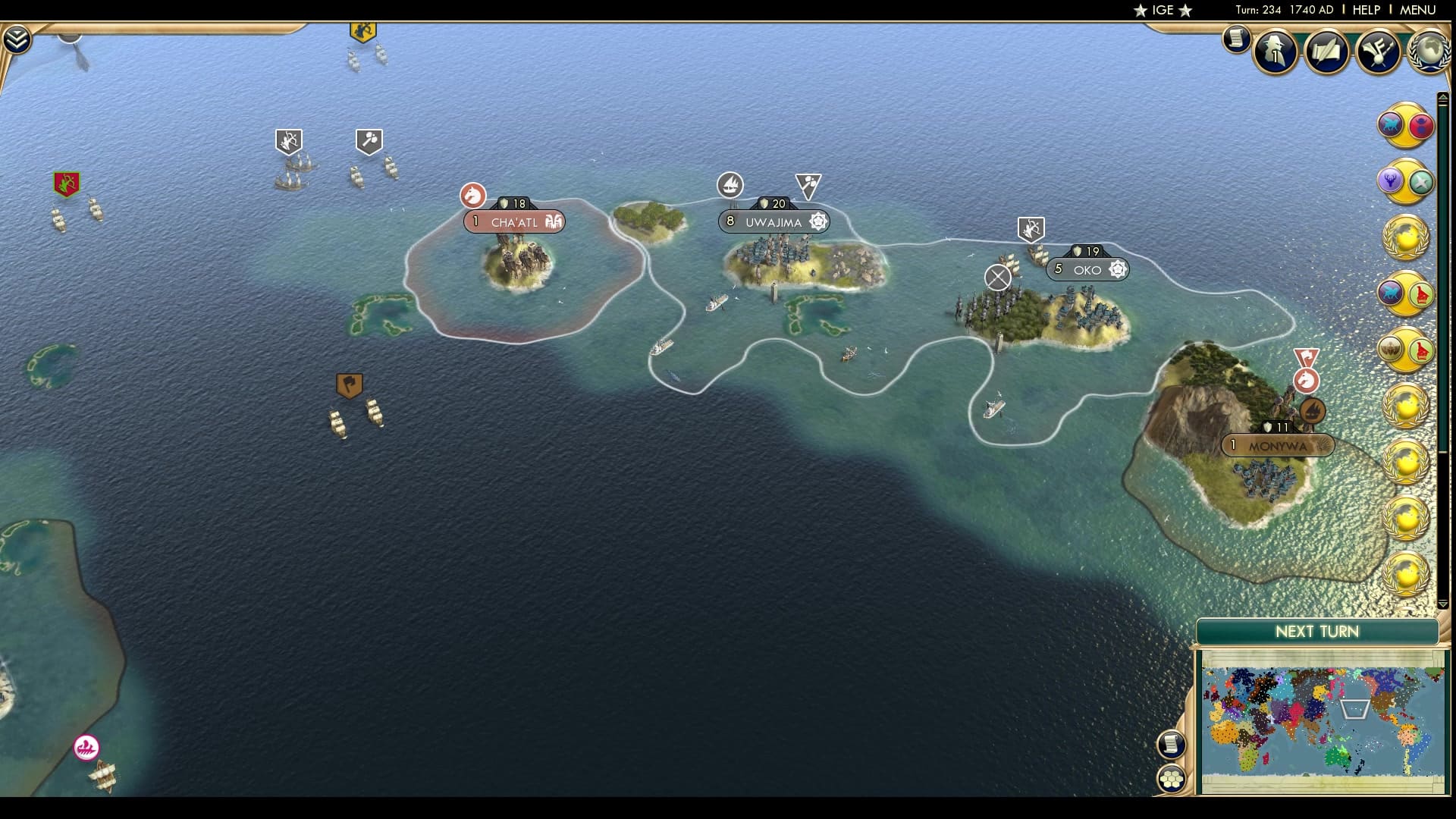Viewport: 1456px width, 819px height.
Task: Click the Great Admiral circle icon near Uwajima
Action: (x=730, y=185)
